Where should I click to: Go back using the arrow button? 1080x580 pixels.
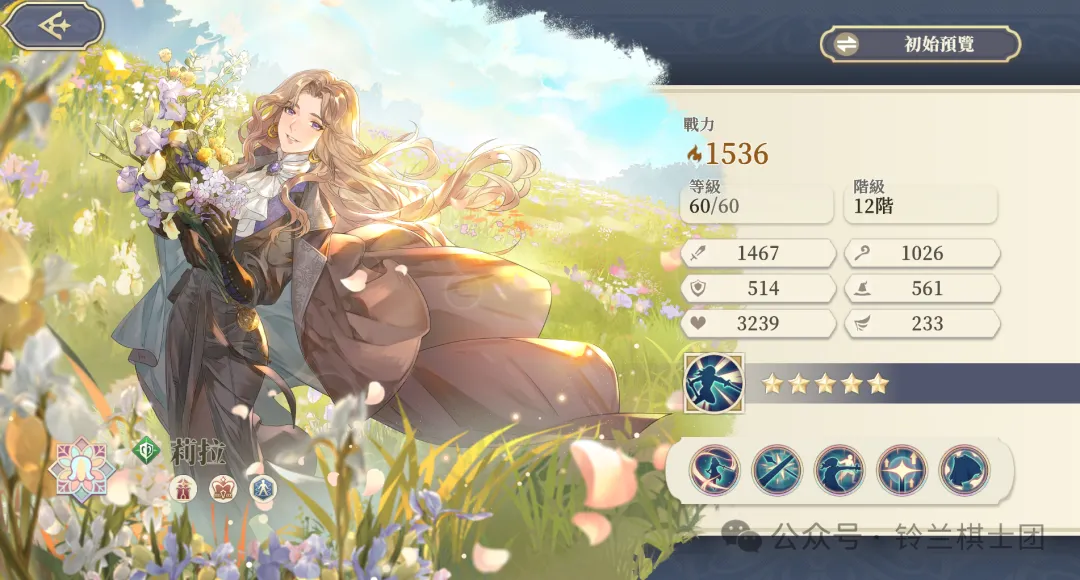(x=53, y=26)
